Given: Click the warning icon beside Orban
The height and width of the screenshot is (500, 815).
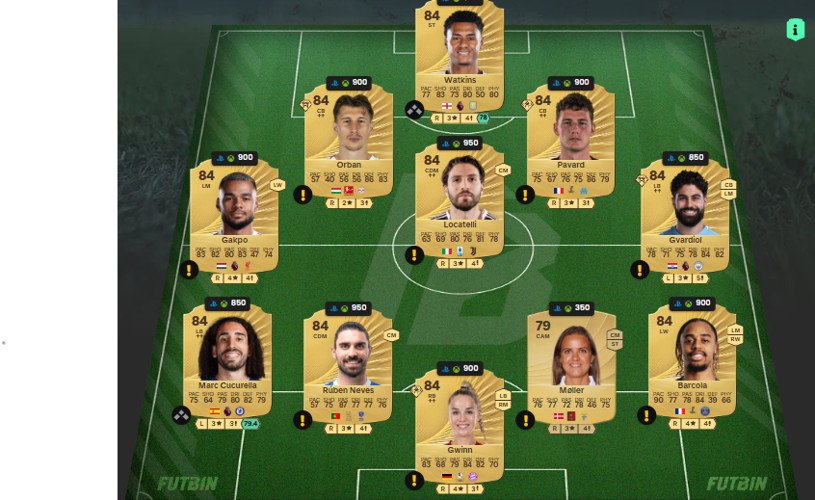Looking at the screenshot, I should (303, 194).
